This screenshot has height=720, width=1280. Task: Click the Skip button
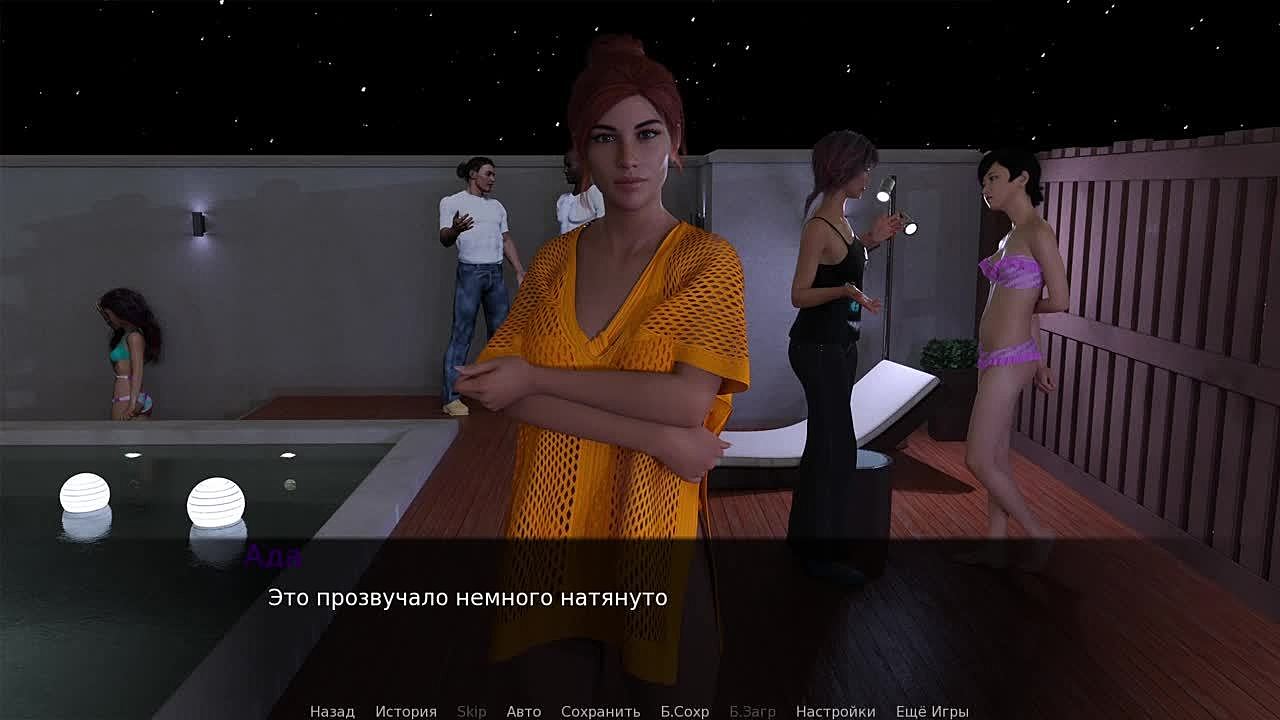[471, 711]
